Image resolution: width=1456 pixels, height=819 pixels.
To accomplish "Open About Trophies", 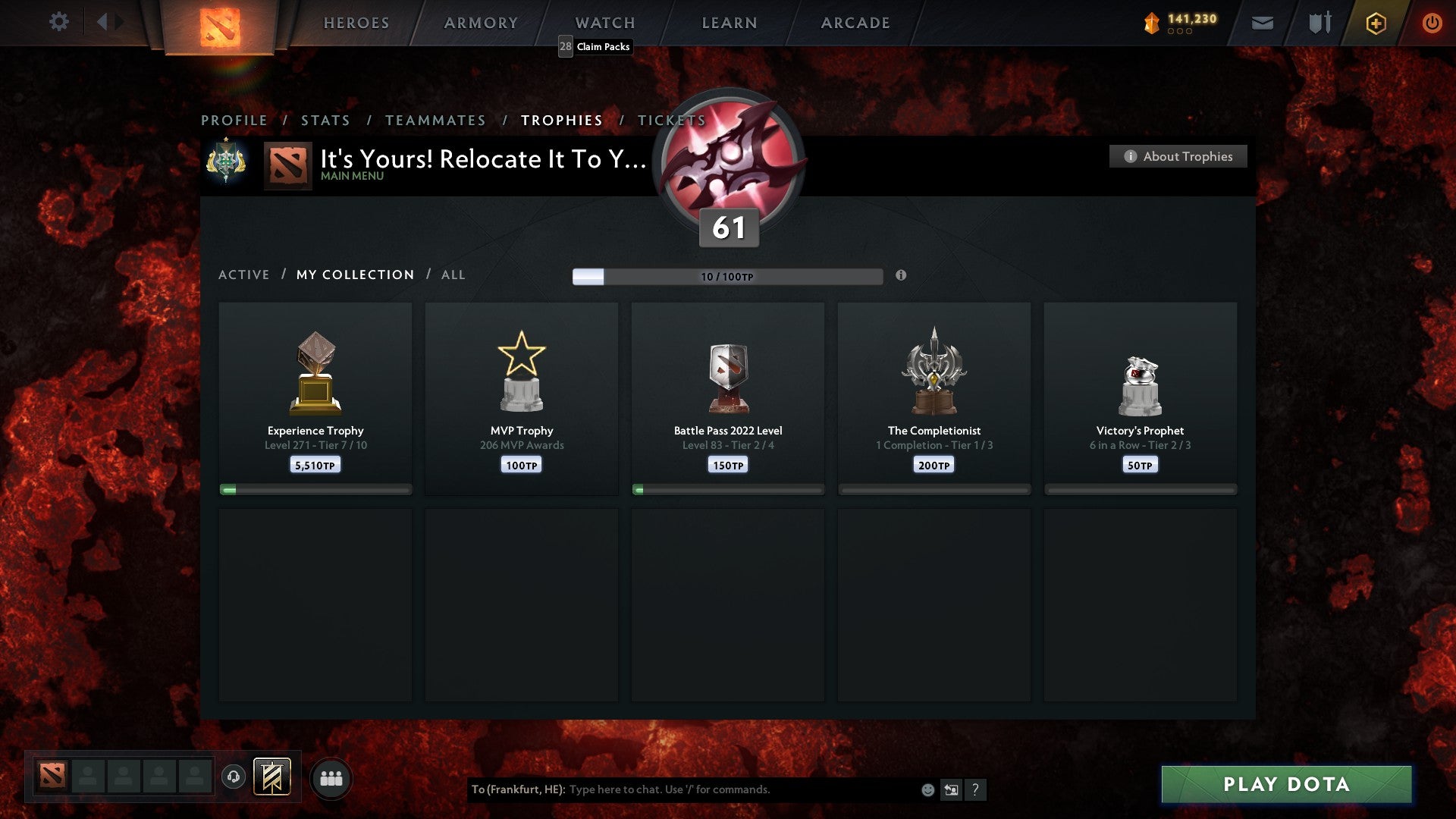I will 1178,156.
